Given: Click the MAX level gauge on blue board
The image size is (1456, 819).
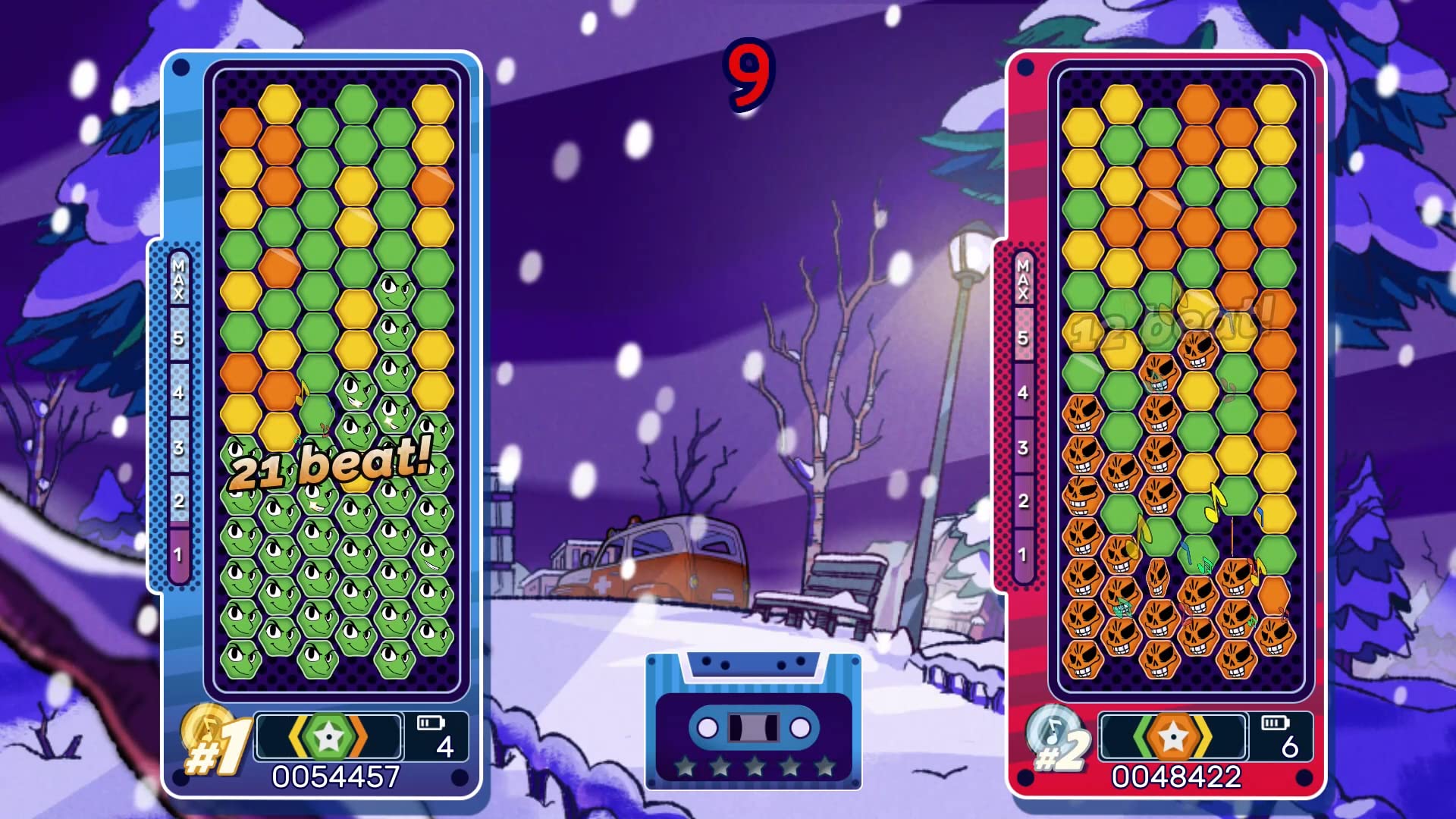Looking at the screenshot, I should coord(179,417).
